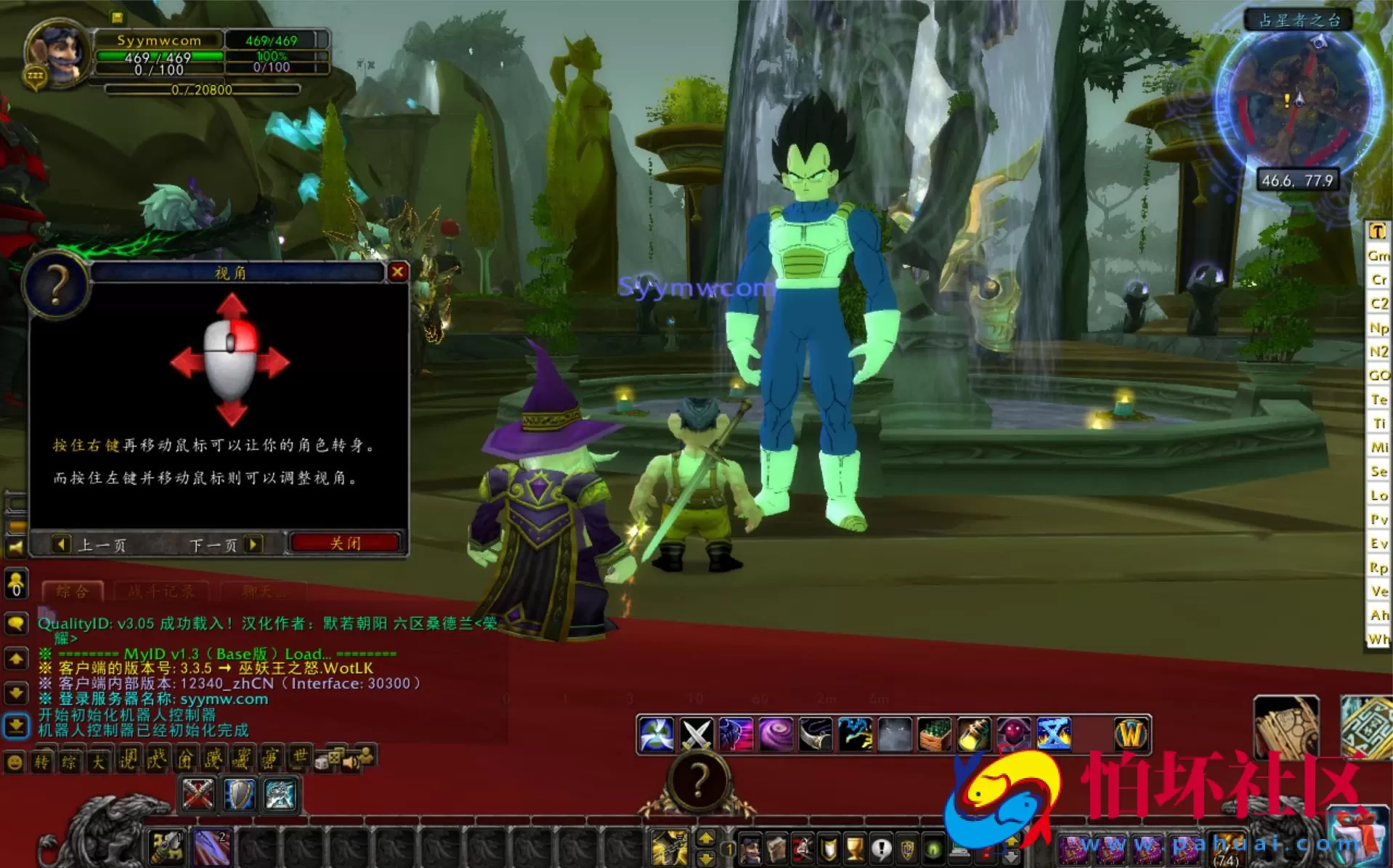Toggle the speaker sound icon near the dice button
The image size is (1393, 868).
click(350, 762)
